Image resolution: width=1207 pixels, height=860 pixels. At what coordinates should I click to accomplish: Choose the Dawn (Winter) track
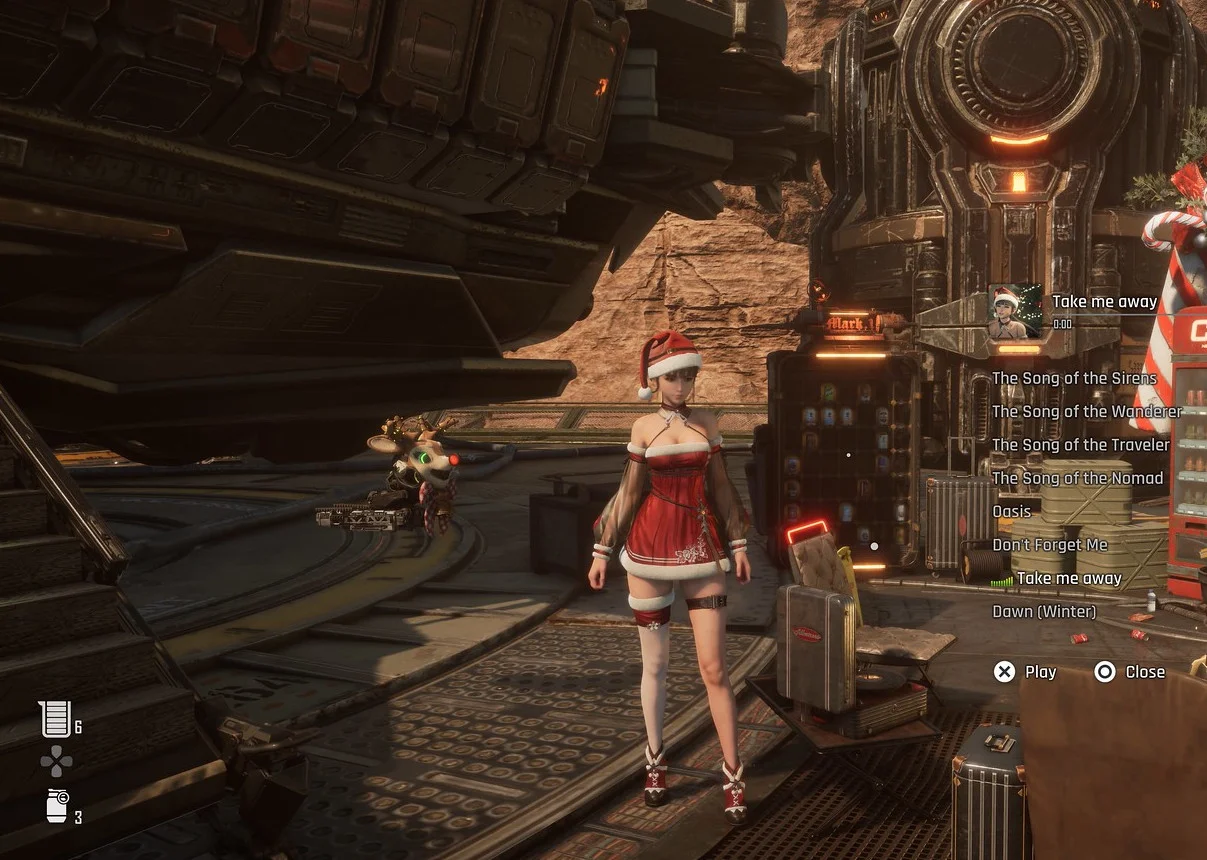[1043, 611]
